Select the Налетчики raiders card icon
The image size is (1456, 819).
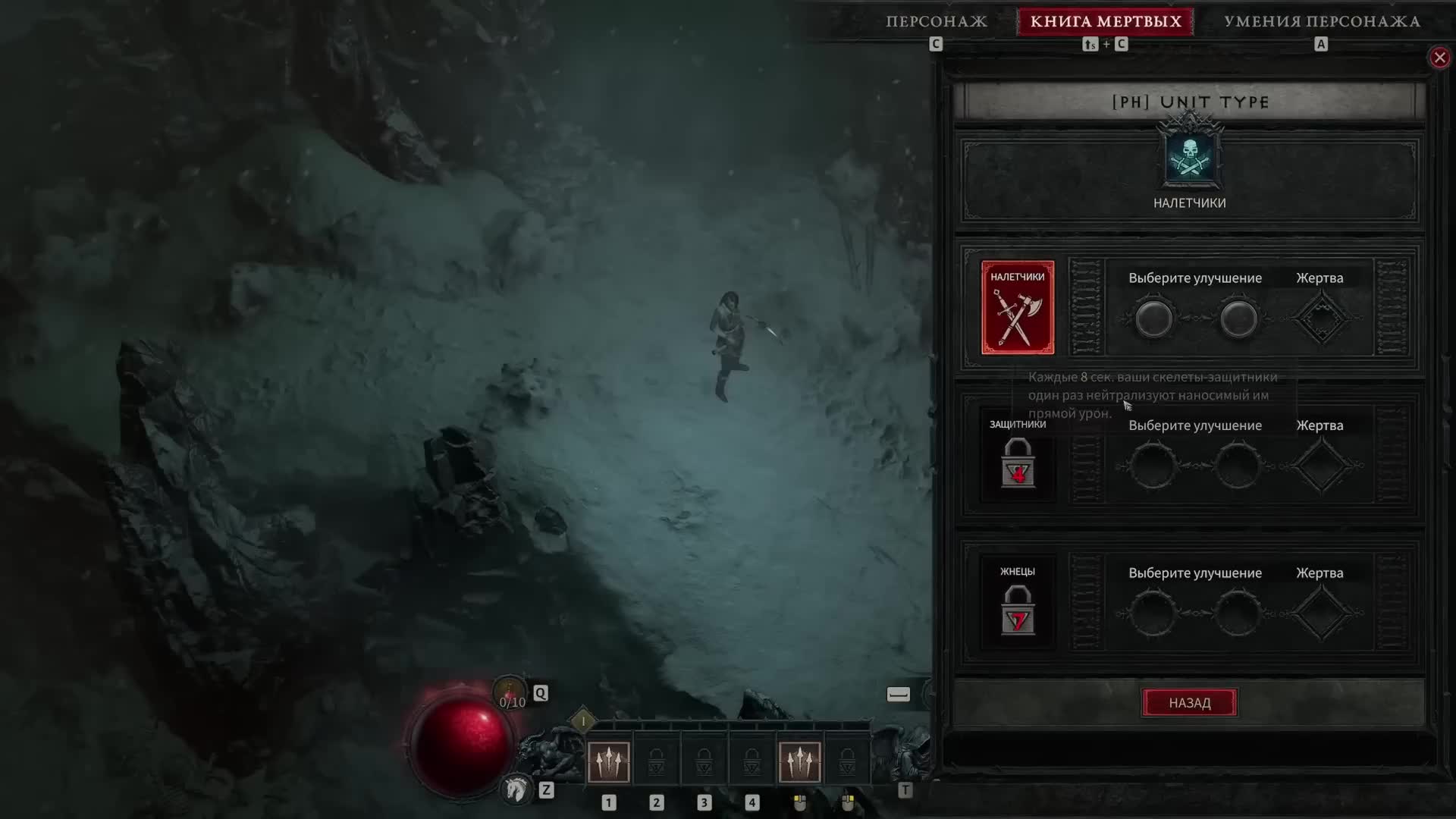tap(1018, 306)
